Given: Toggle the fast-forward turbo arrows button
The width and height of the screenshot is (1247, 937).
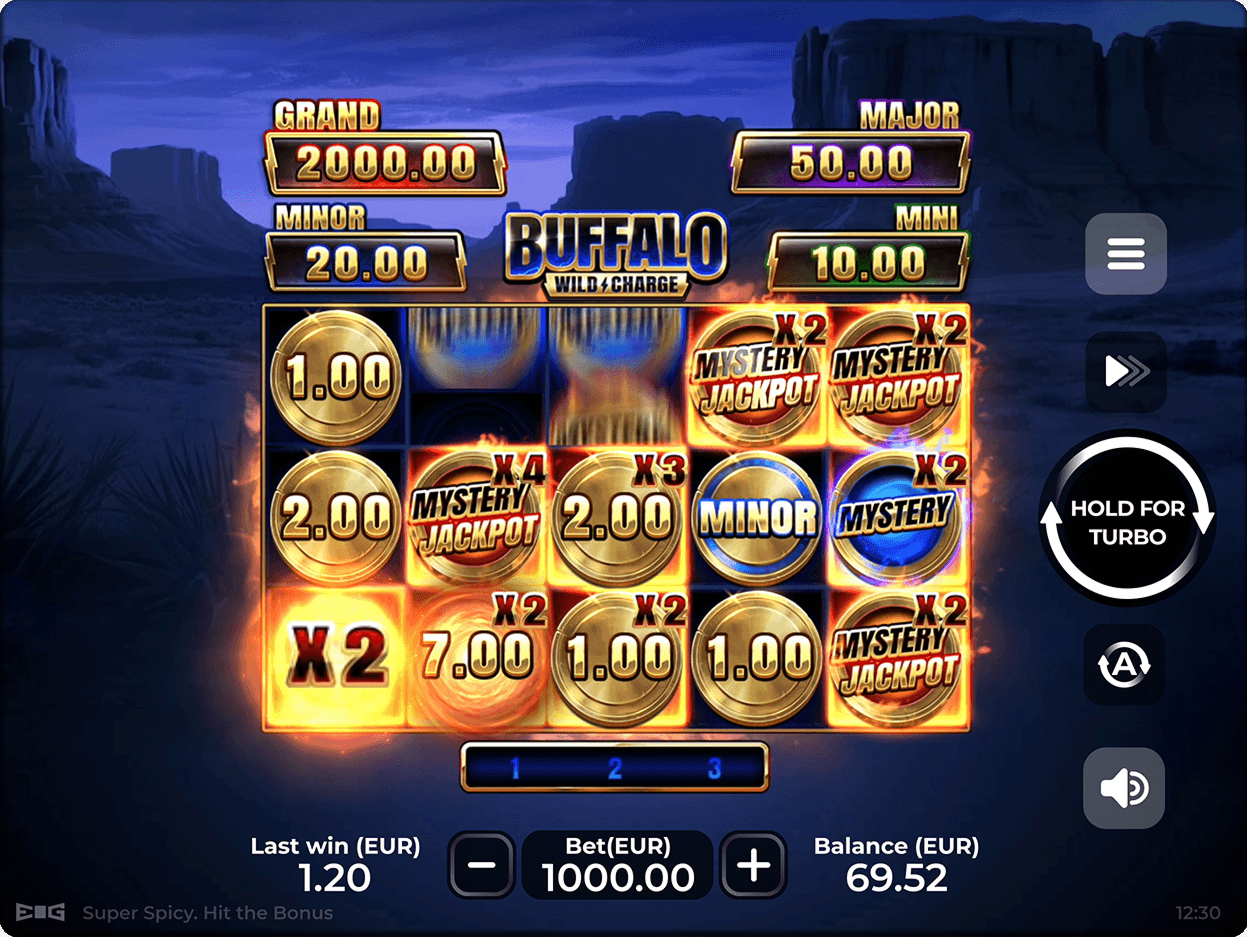Looking at the screenshot, I should 1125,372.
